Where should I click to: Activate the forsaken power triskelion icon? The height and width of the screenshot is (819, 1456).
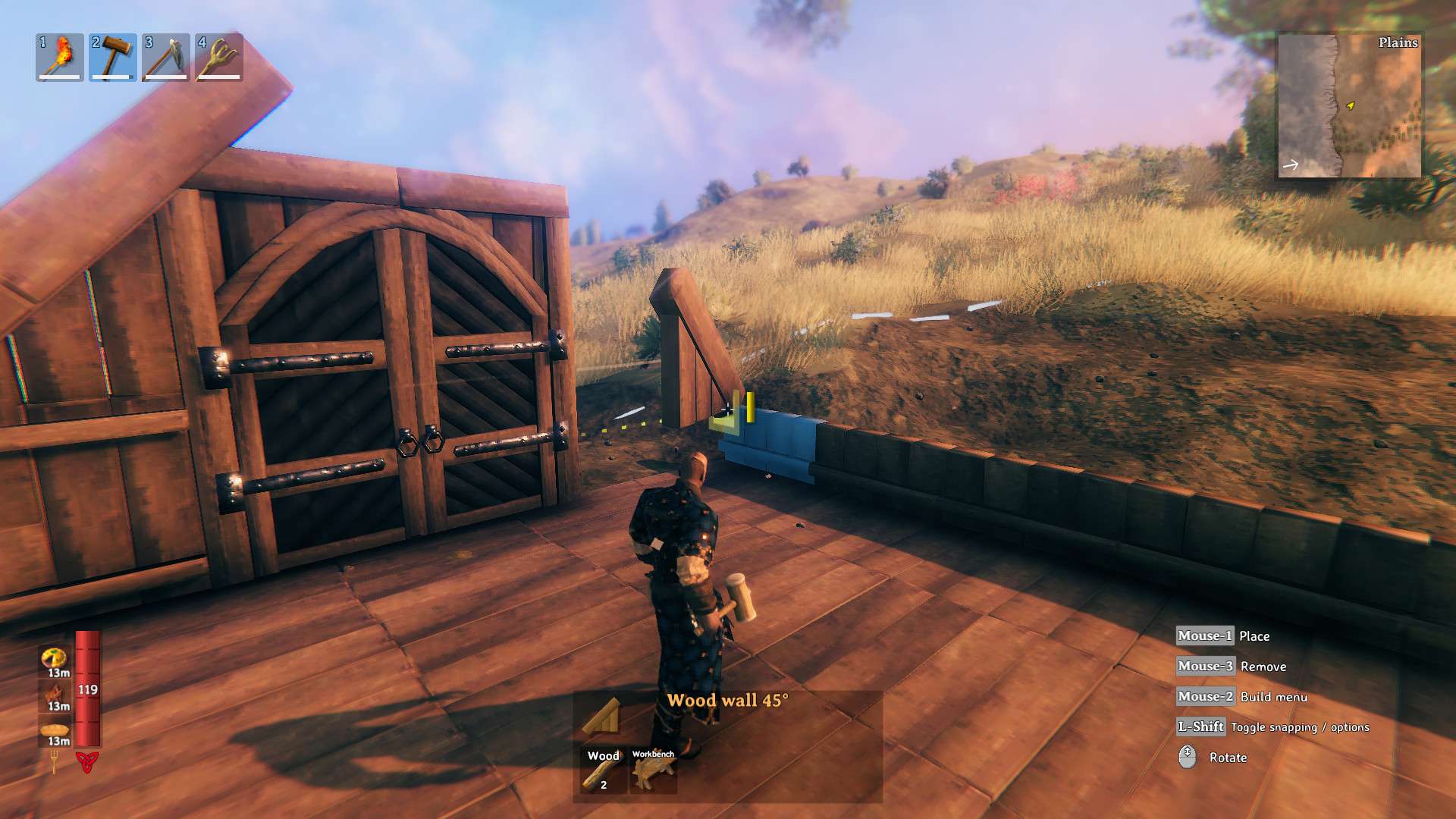point(86,762)
